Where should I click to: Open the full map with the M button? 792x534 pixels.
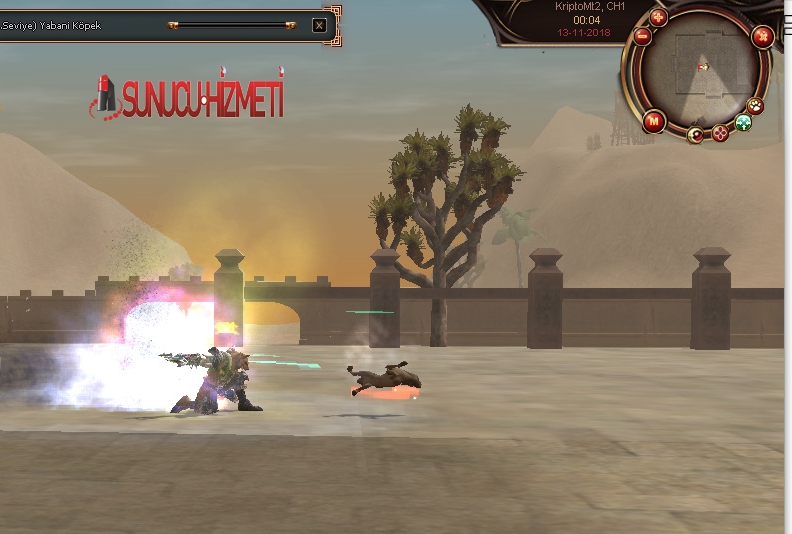click(654, 121)
